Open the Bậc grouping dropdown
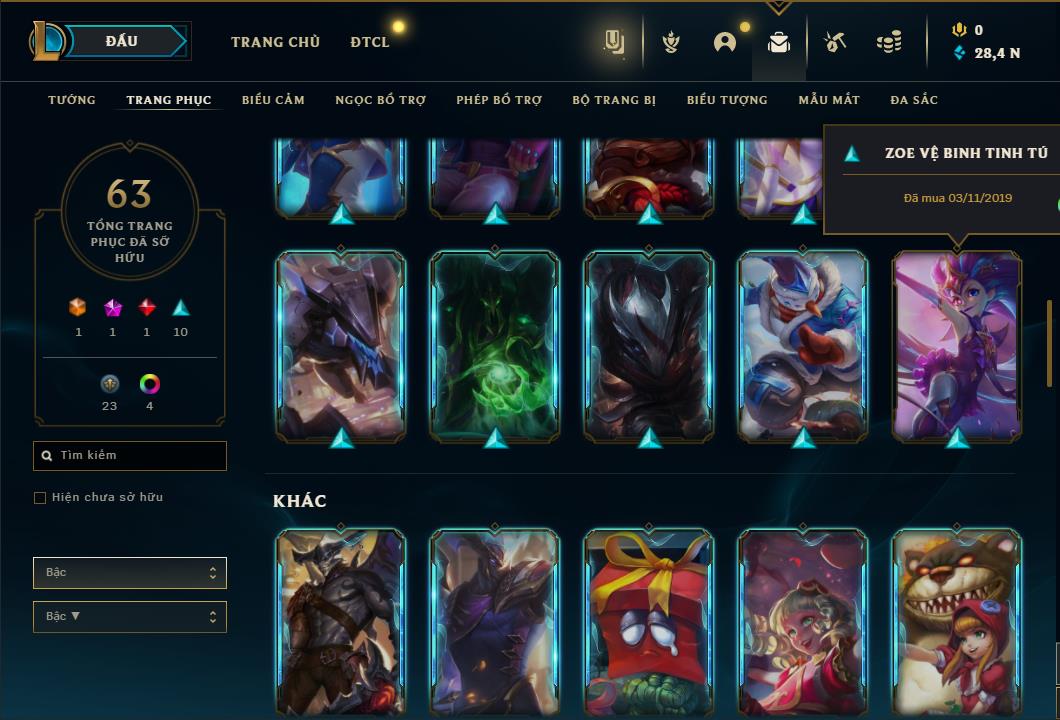The width and height of the screenshot is (1060, 720). click(x=130, y=573)
